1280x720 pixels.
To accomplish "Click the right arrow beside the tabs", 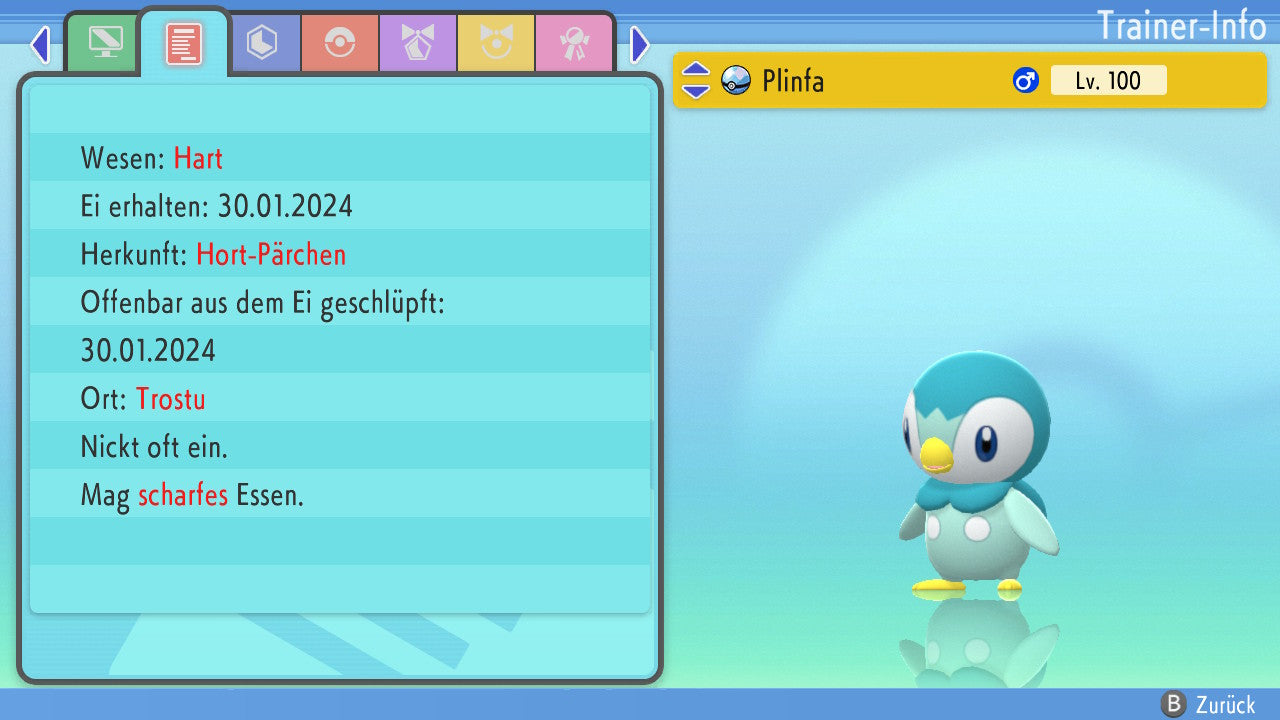I will click(640, 44).
